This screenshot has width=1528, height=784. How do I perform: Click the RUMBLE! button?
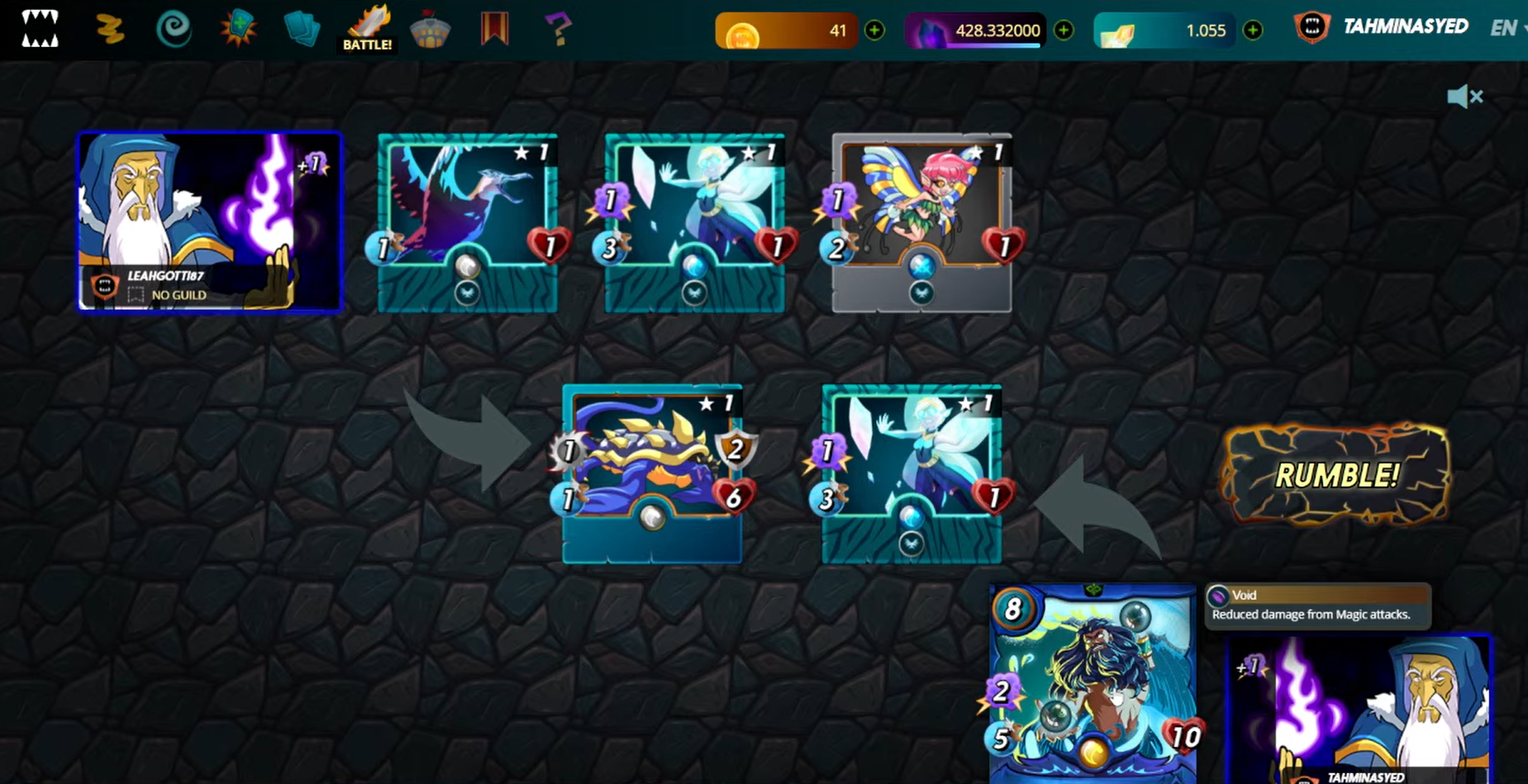(x=1335, y=475)
